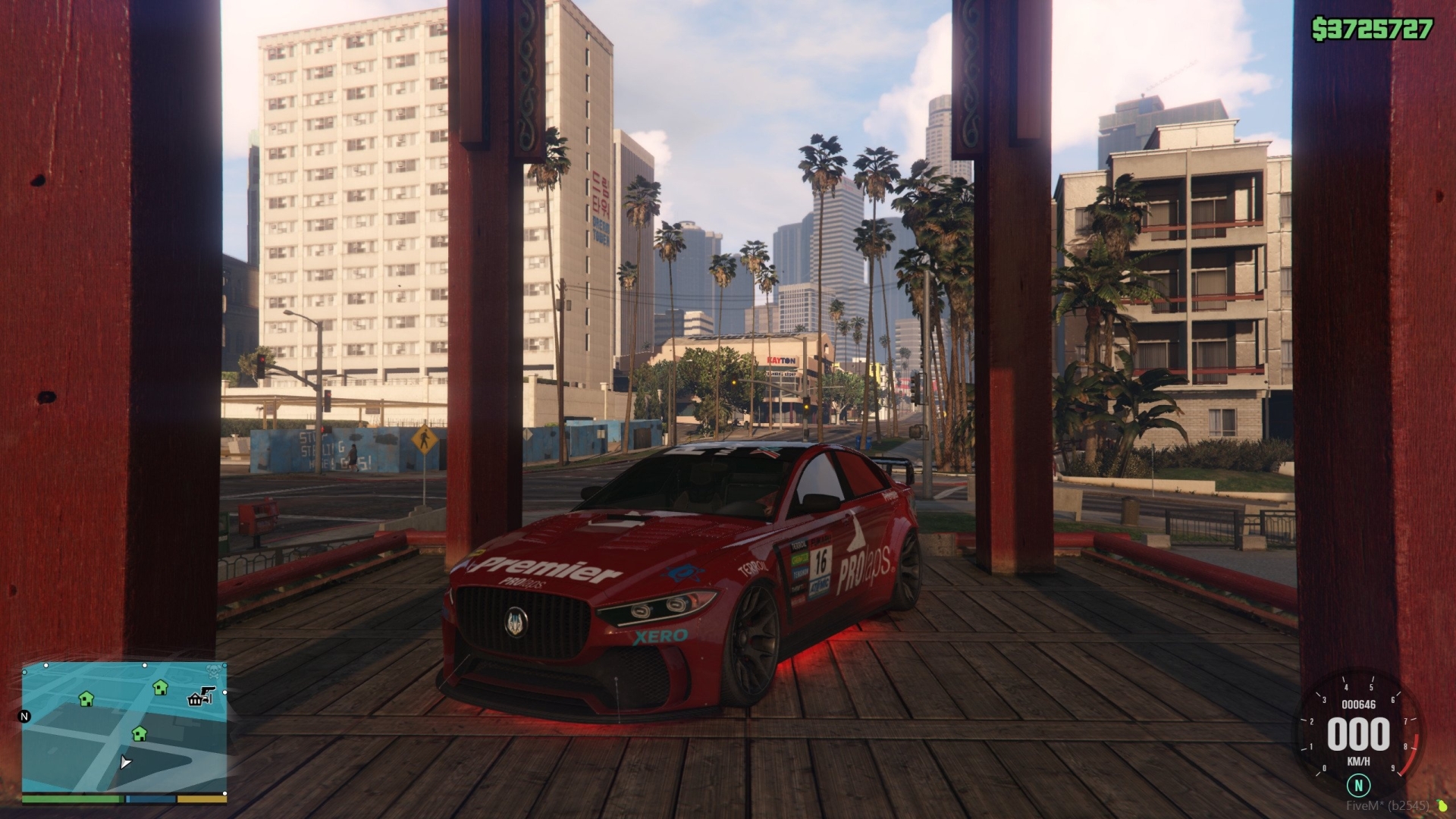The height and width of the screenshot is (819, 1456).
Task: Click the speedometer's neutral gear indicator
Action: tap(1358, 785)
